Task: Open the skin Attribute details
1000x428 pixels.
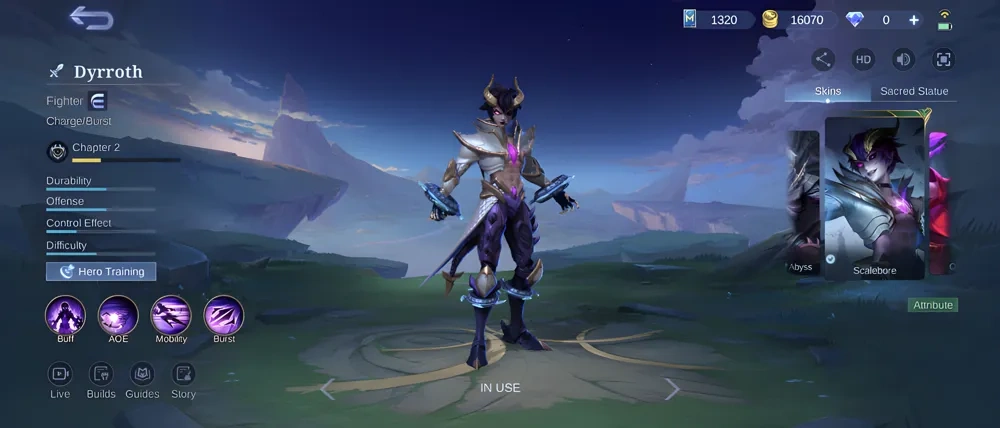Action: (933, 305)
